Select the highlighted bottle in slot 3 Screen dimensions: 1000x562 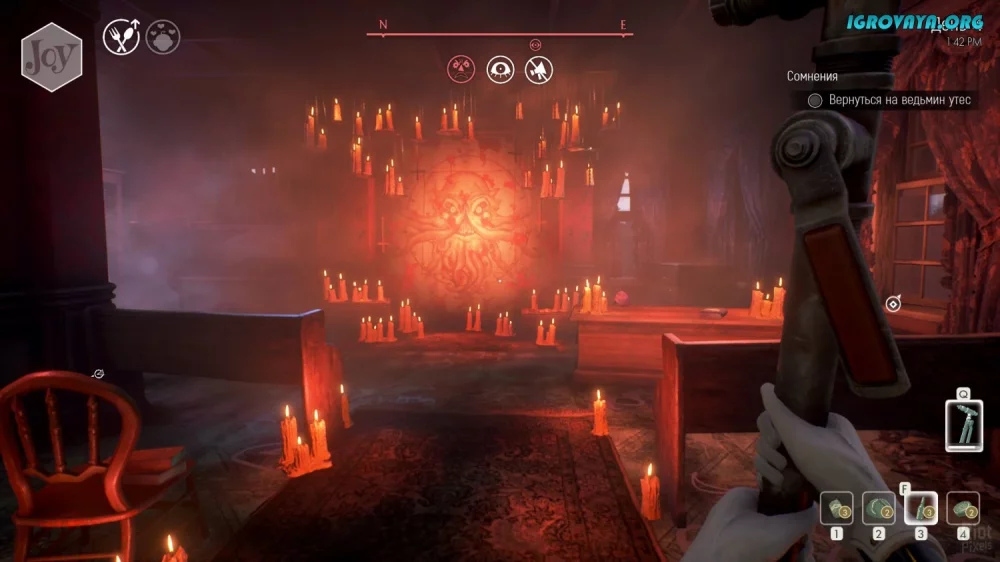click(920, 509)
